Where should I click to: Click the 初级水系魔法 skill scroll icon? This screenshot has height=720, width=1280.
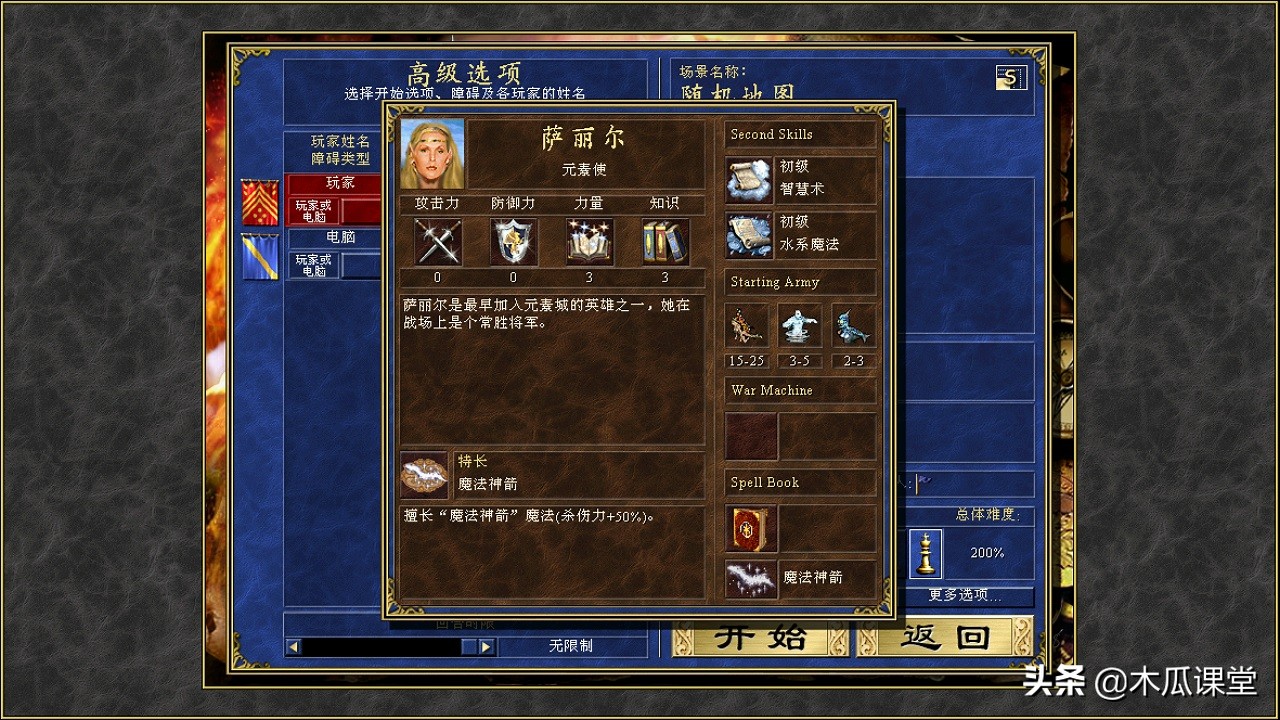[750, 232]
